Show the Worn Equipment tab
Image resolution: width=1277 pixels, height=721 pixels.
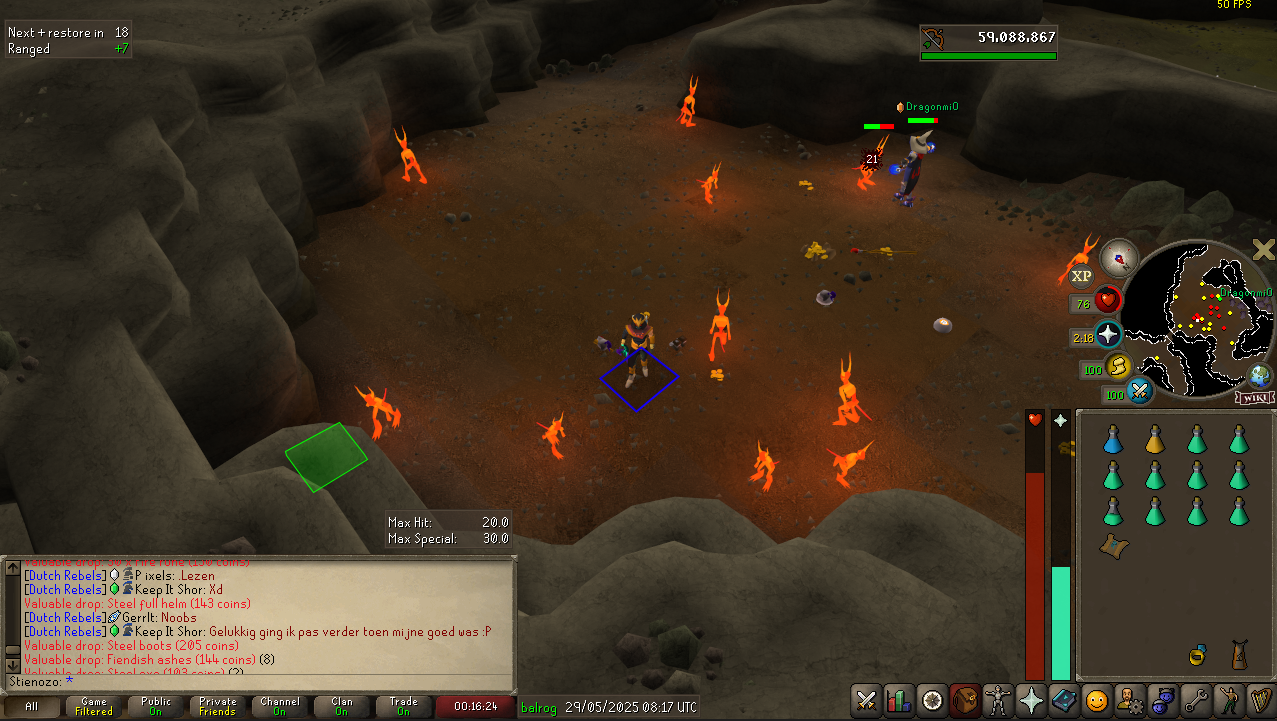[998, 699]
